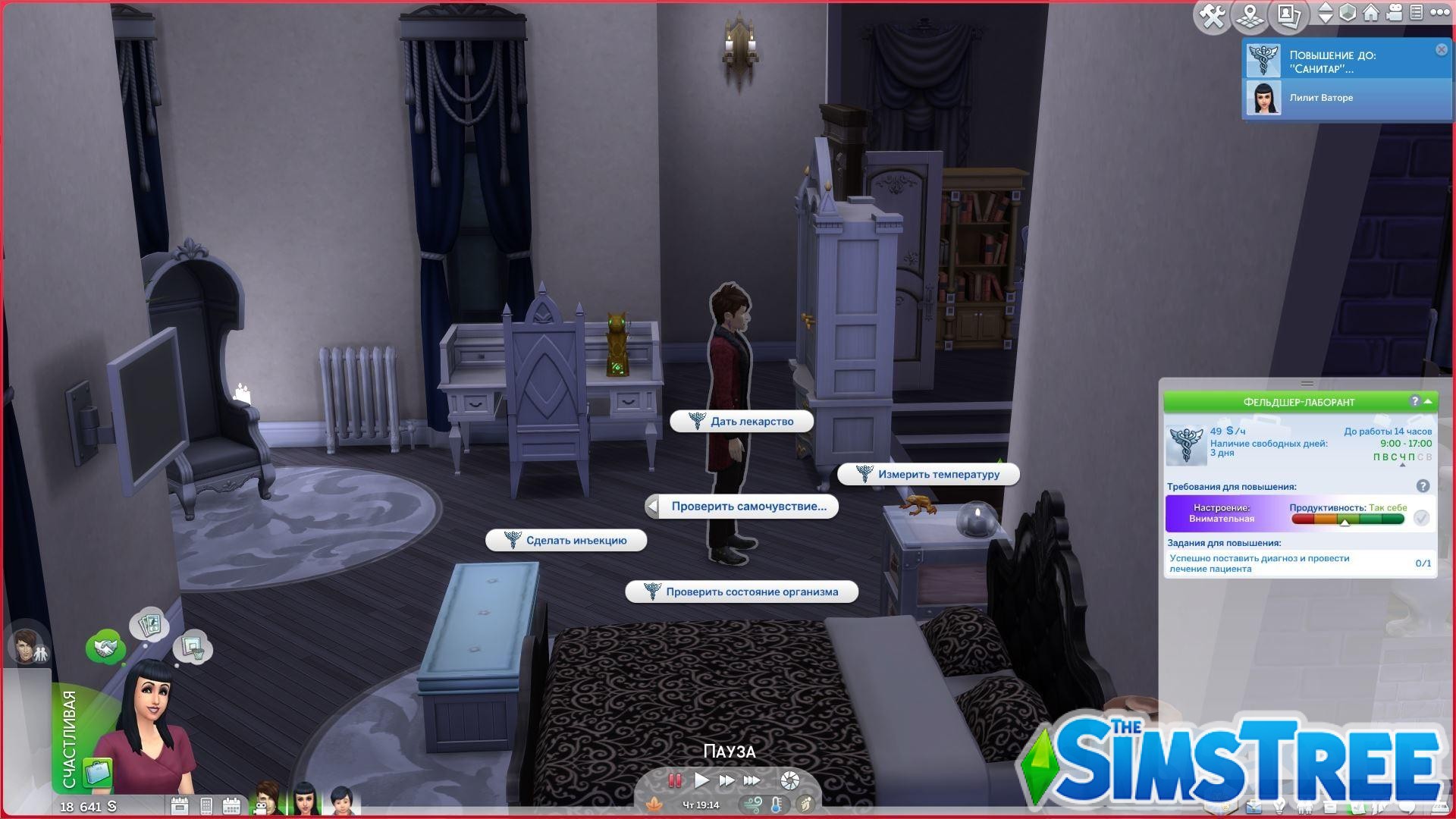Choose the 'Сделать инъекцию' option
This screenshot has width=1456, height=819.
coord(566,540)
